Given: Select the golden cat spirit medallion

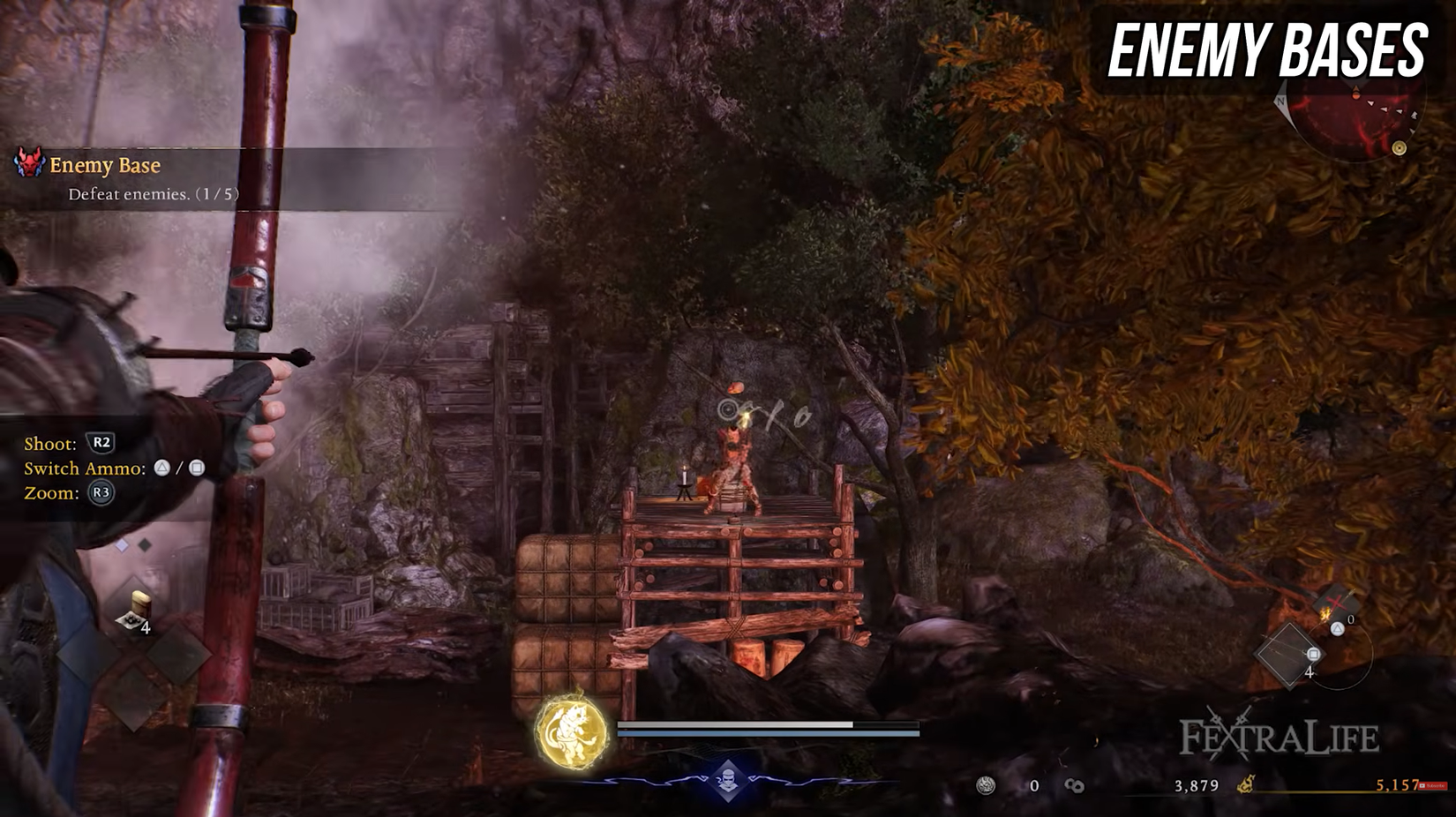Looking at the screenshot, I should pos(574,731).
